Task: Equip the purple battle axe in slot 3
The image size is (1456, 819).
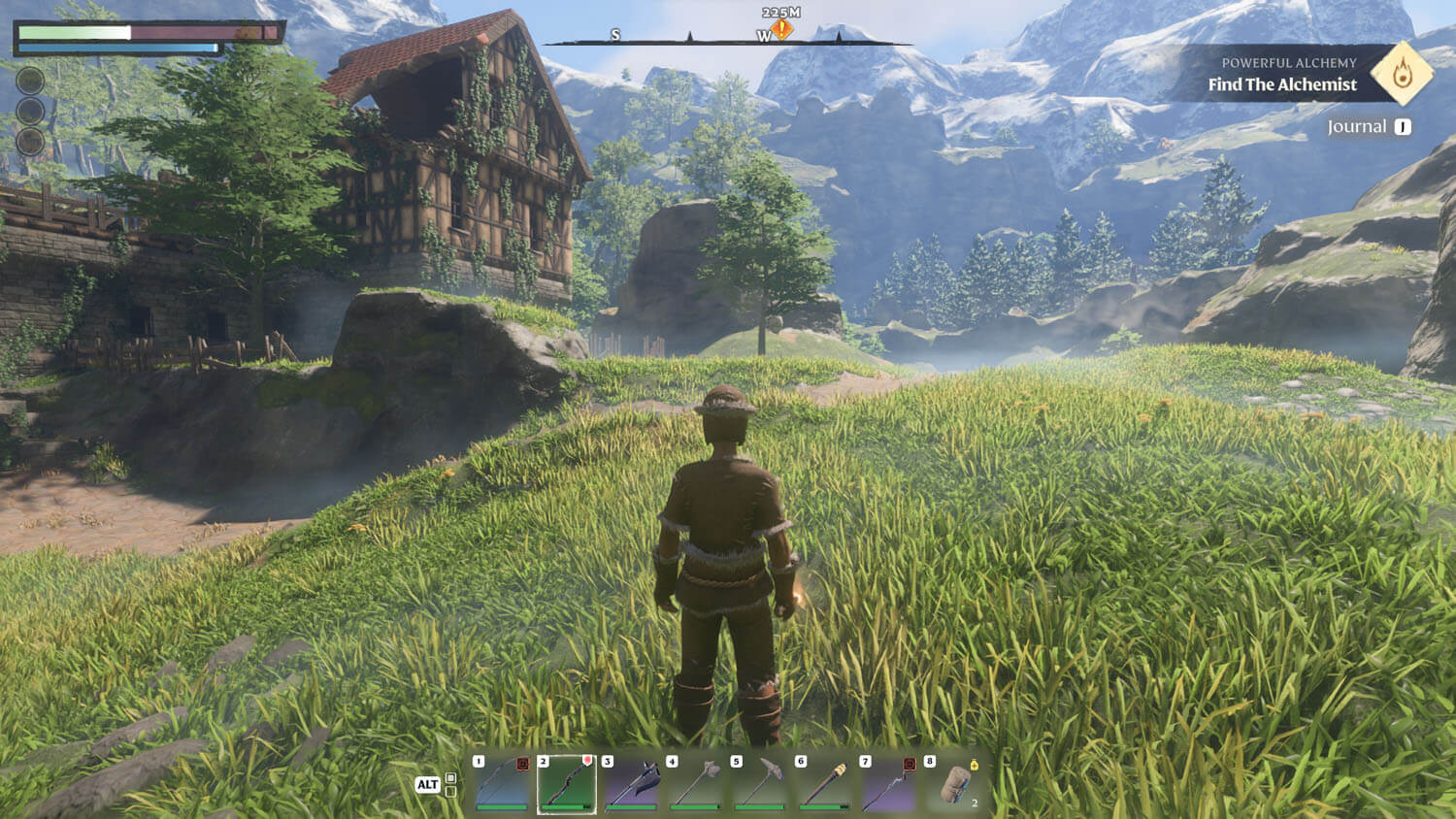Action: tap(632, 783)
